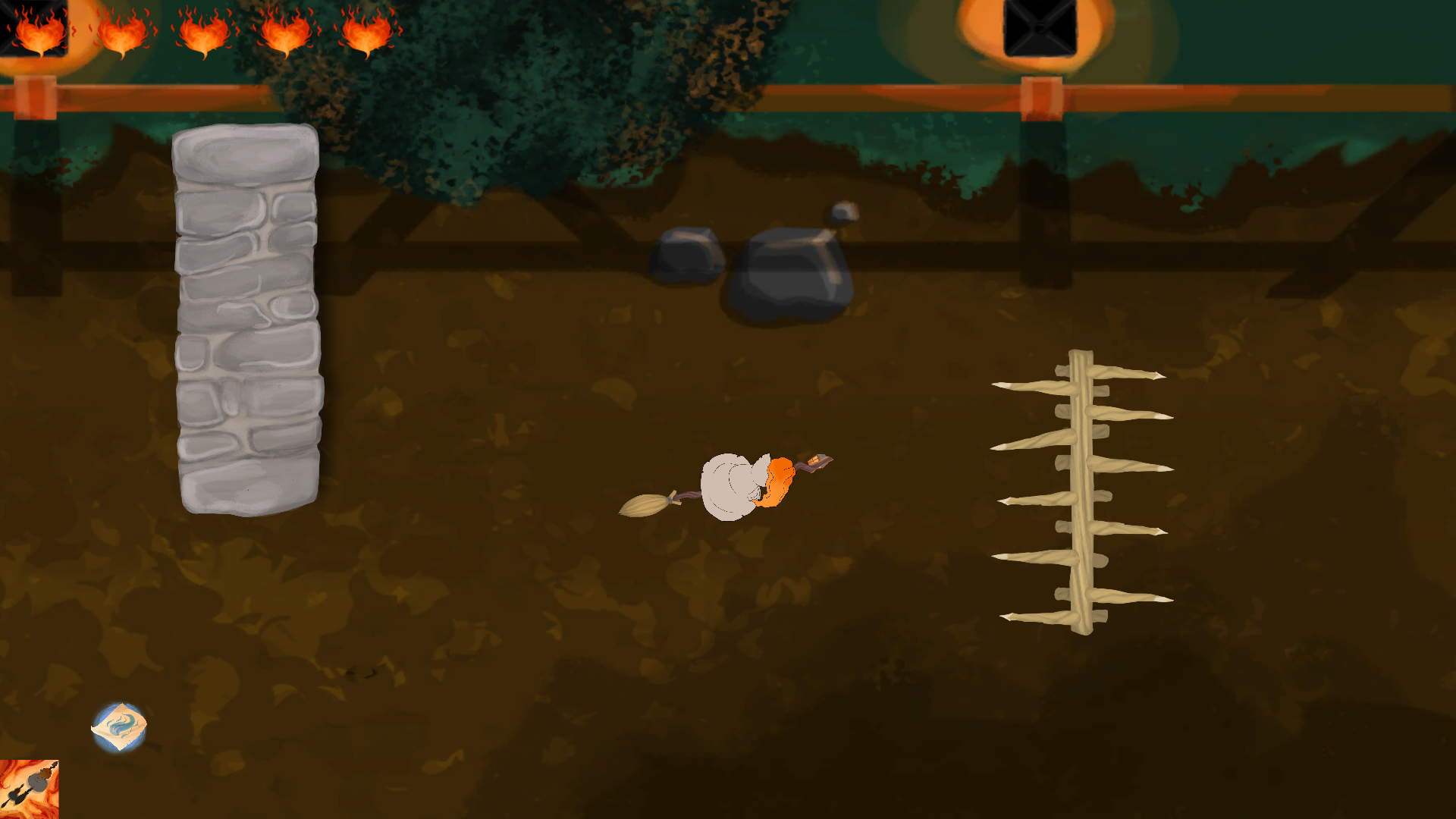Screen dimensions: 1456x819
Task: Select the fiery potion ability icon
Action: click(29, 789)
